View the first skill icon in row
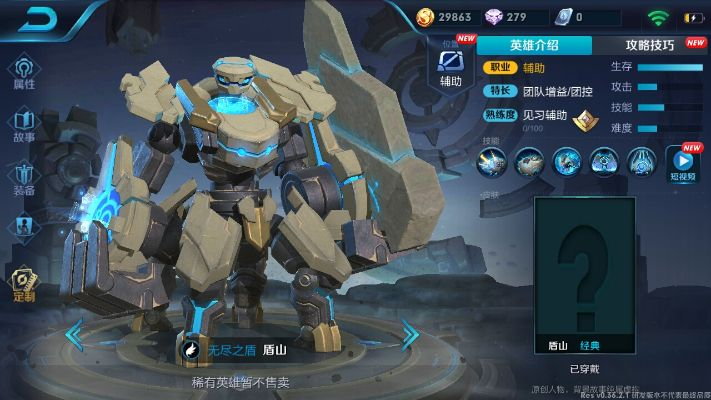The width and height of the screenshot is (711, 400). click(x=492, y=160)
